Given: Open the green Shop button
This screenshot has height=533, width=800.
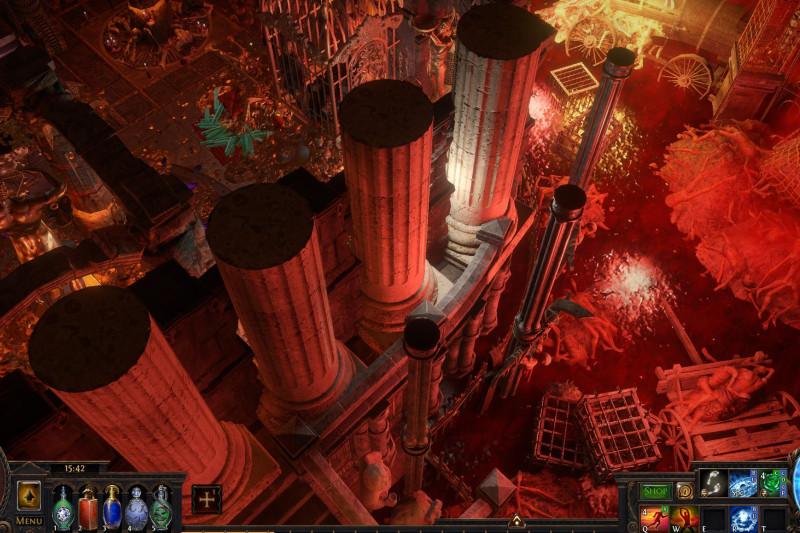Looking at the screenshot, I should coord(655,491).
